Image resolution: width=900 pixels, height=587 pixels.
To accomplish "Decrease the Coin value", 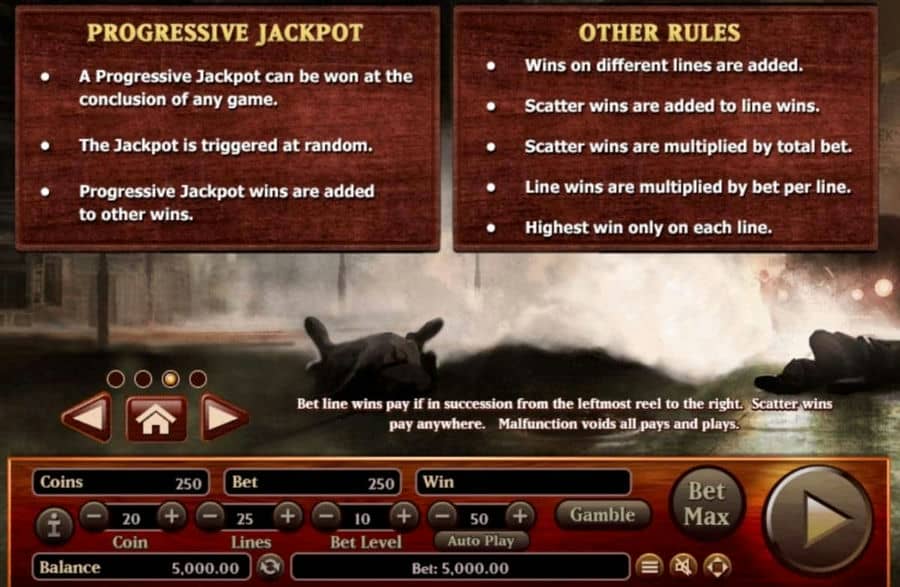I will 93,516.
